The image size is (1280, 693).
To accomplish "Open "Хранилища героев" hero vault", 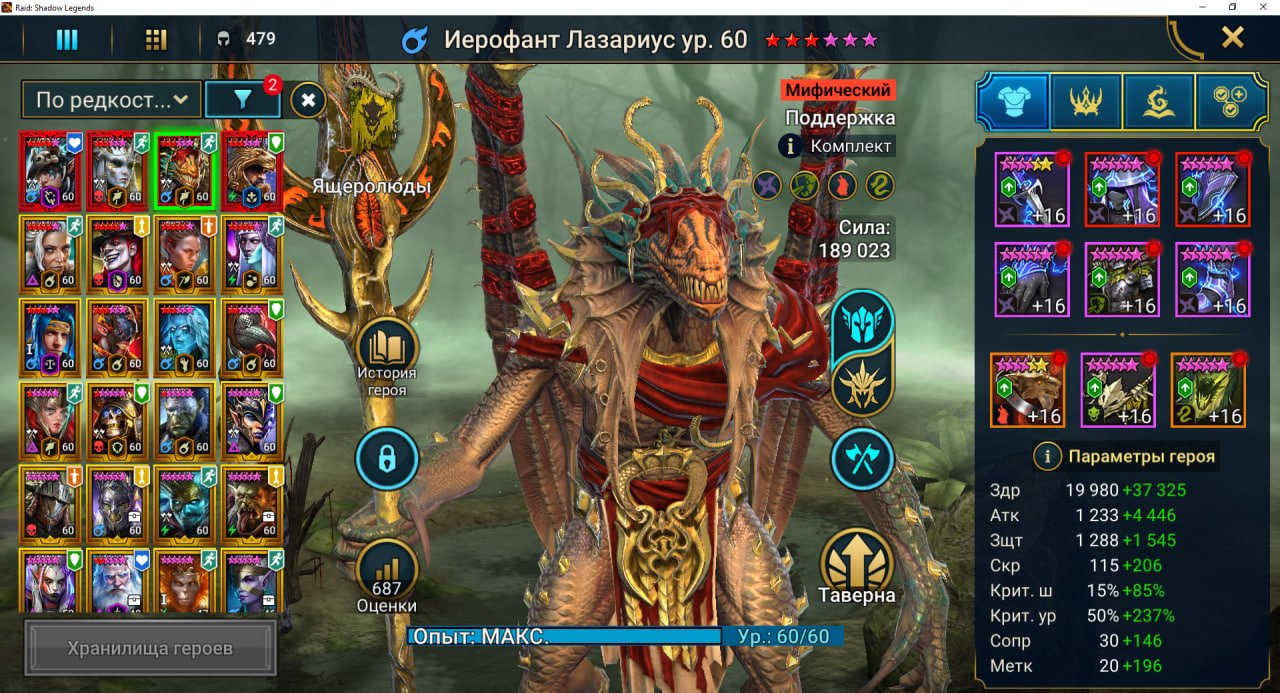I will 150,648.
